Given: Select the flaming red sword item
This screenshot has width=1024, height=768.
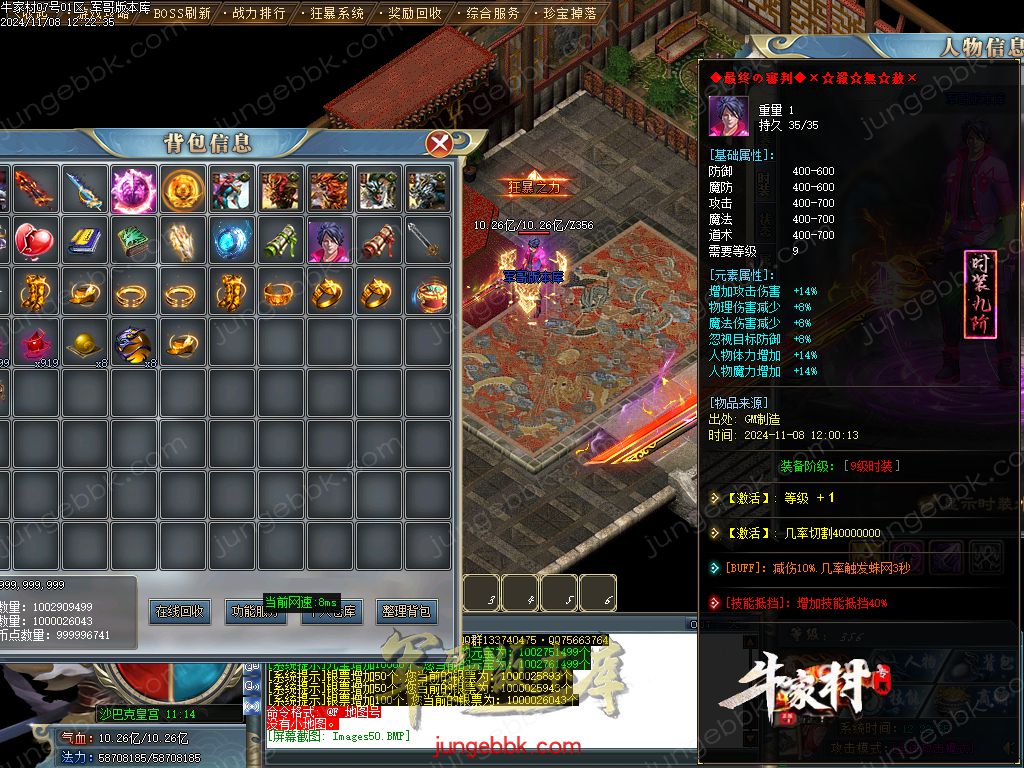Looking at the screenshot, I should pyautogui.click(x=36, y=188).
